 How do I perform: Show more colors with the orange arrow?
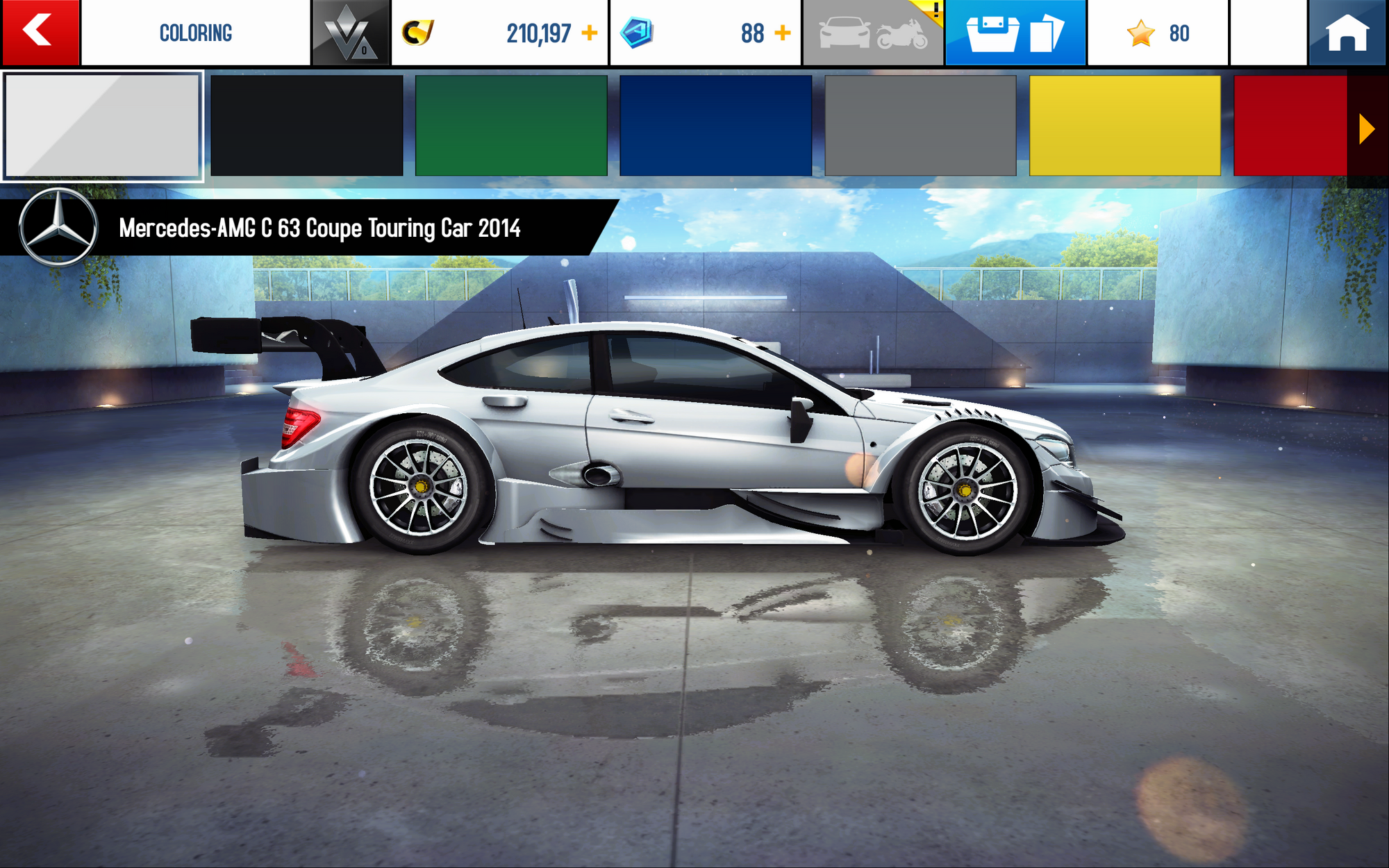(1366, 129)
